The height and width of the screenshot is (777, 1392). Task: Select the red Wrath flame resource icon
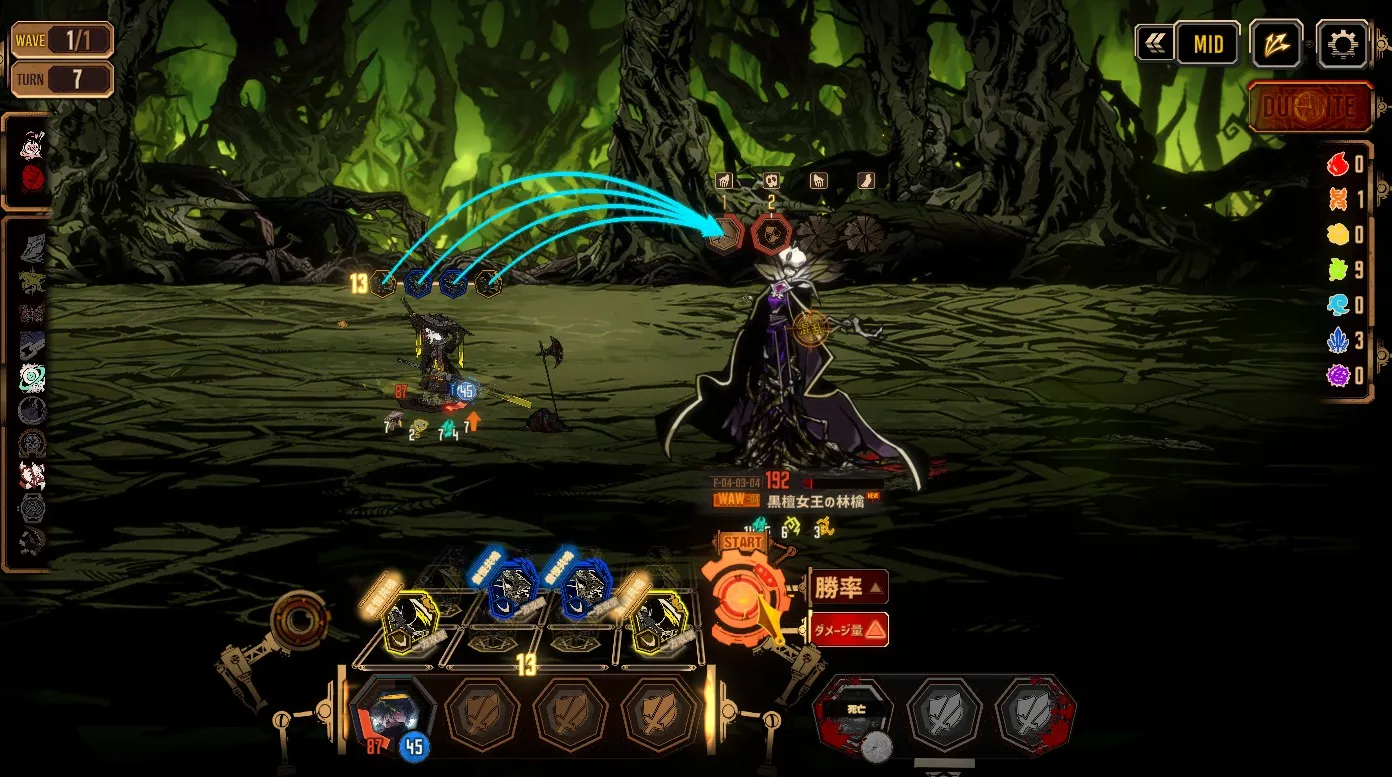pos(1339,164)
